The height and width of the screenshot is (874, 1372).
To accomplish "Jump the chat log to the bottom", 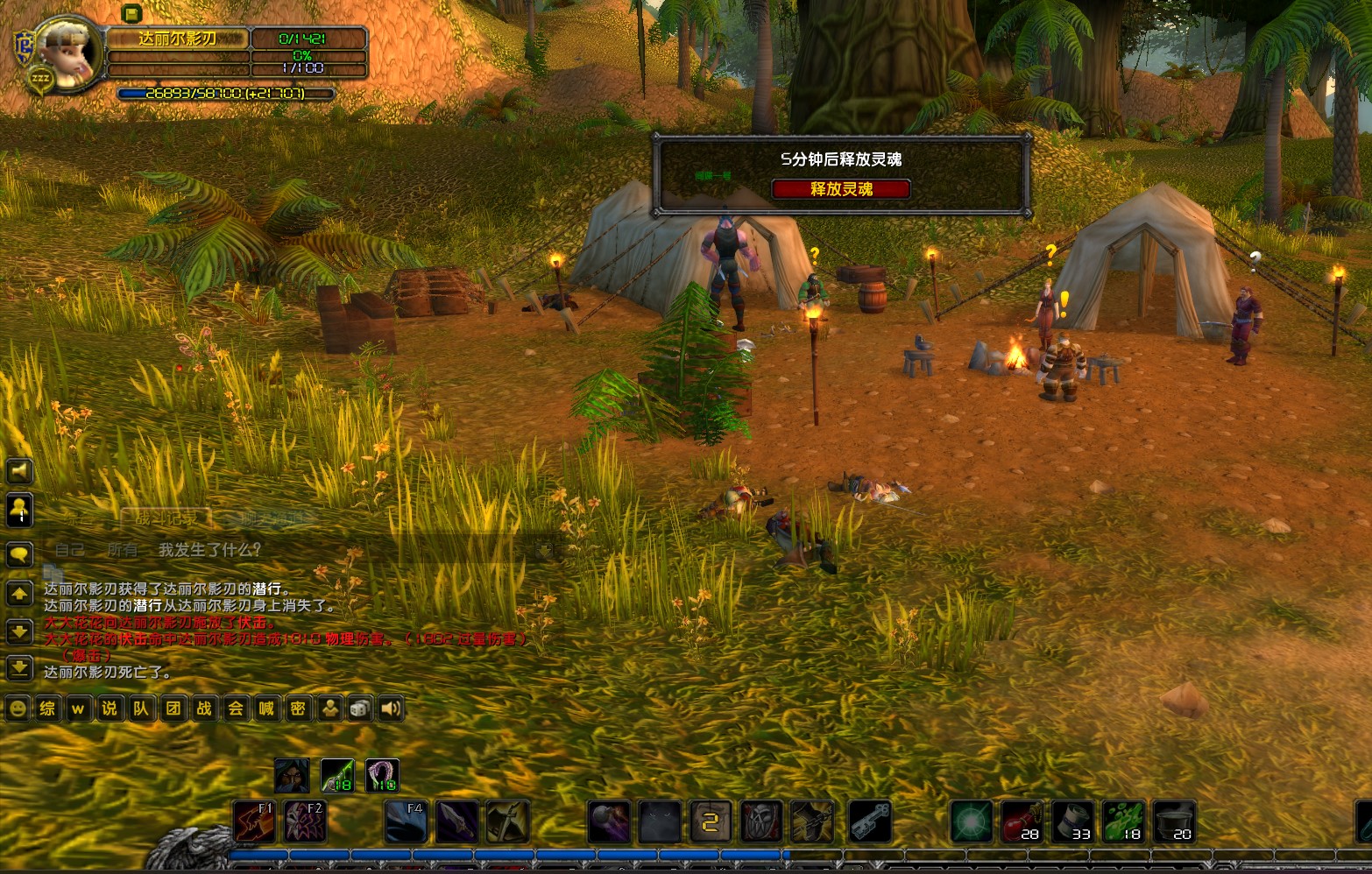I will pos(19,669).
